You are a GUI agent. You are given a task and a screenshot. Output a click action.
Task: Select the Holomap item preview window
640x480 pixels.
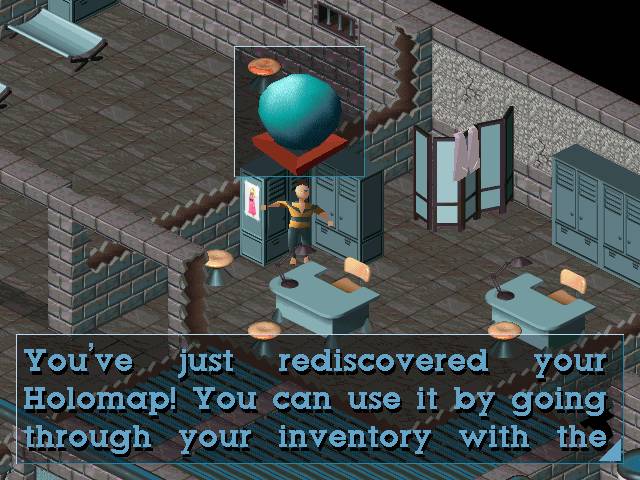click(299, 110)
